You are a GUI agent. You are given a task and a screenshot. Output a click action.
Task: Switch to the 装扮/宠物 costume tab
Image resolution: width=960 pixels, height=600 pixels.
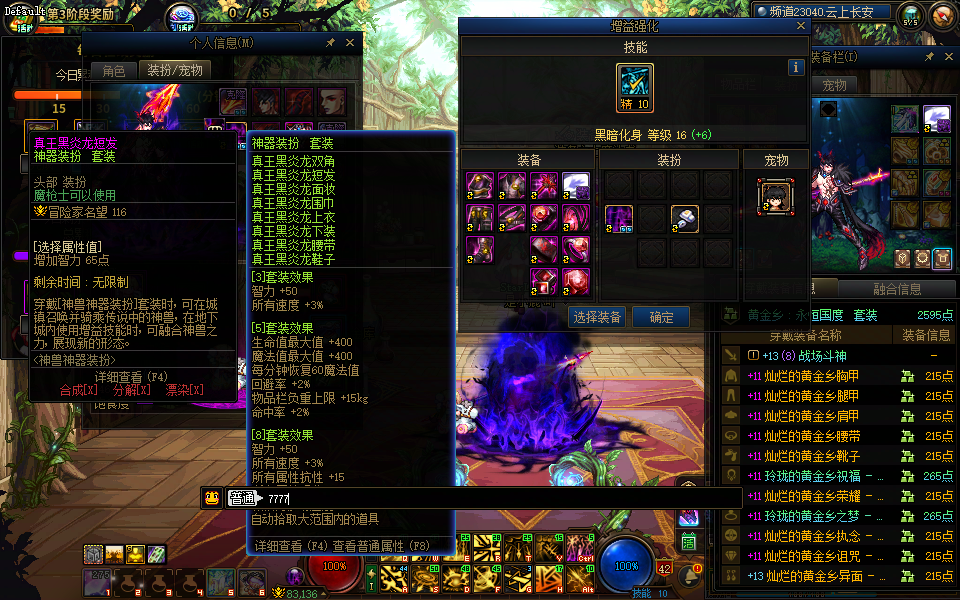coord(175,70)
